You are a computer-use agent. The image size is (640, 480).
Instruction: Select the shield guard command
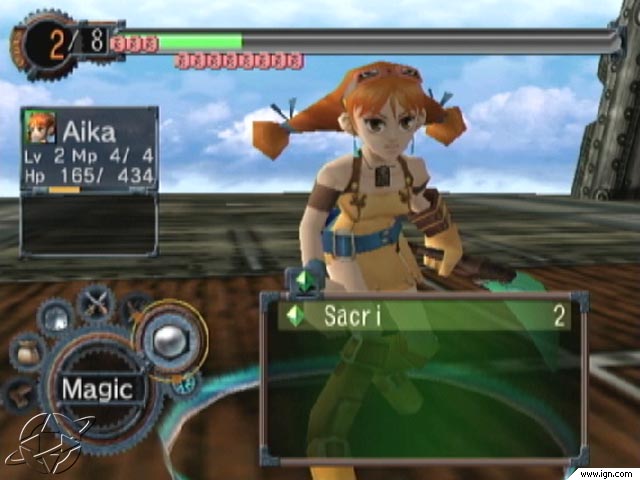coord(56,319)
